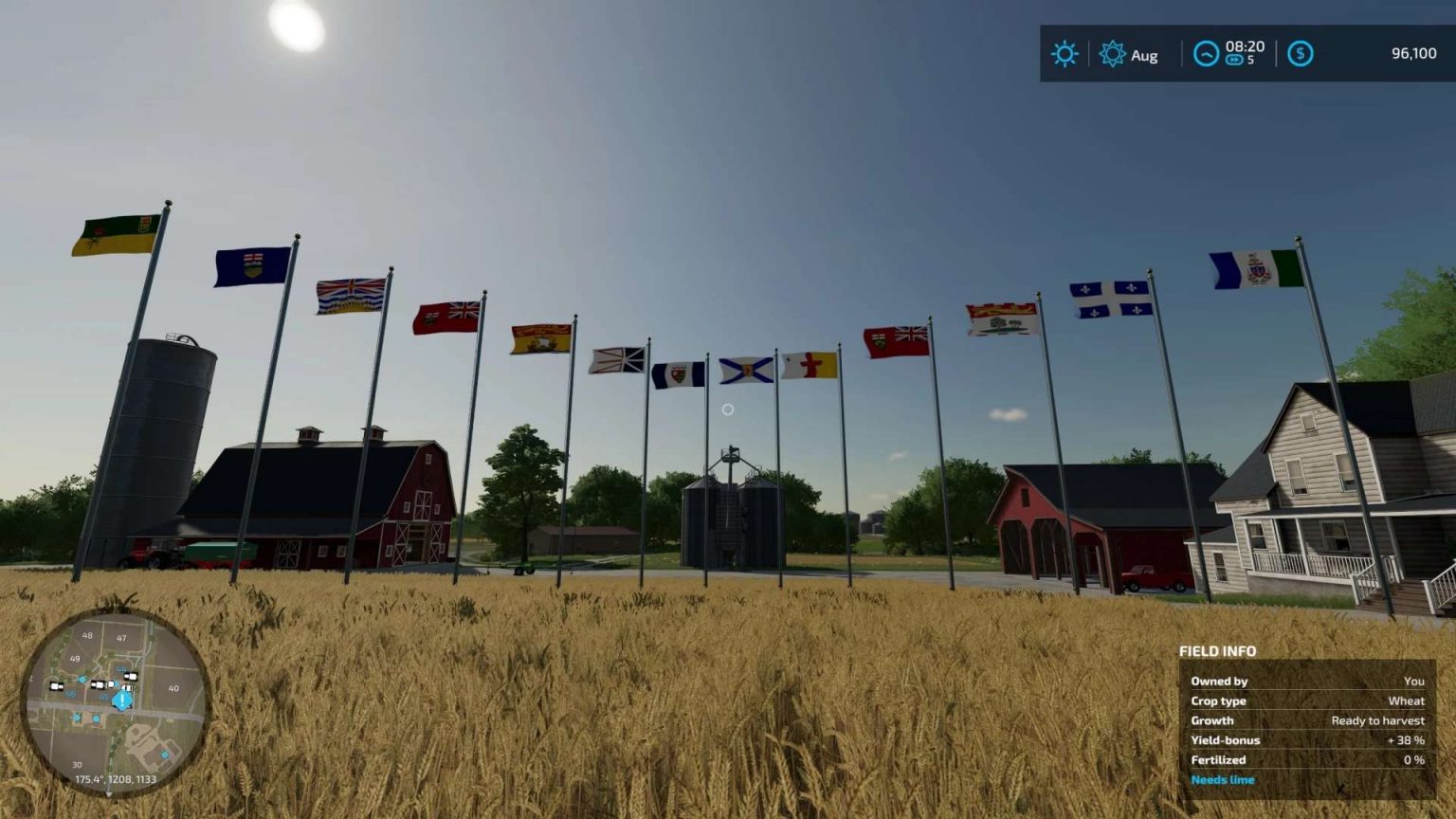Click the white vehicle icon in field 46
Image resolution: width=1456 pixels, height=819 pixels.
pos(56,685)
